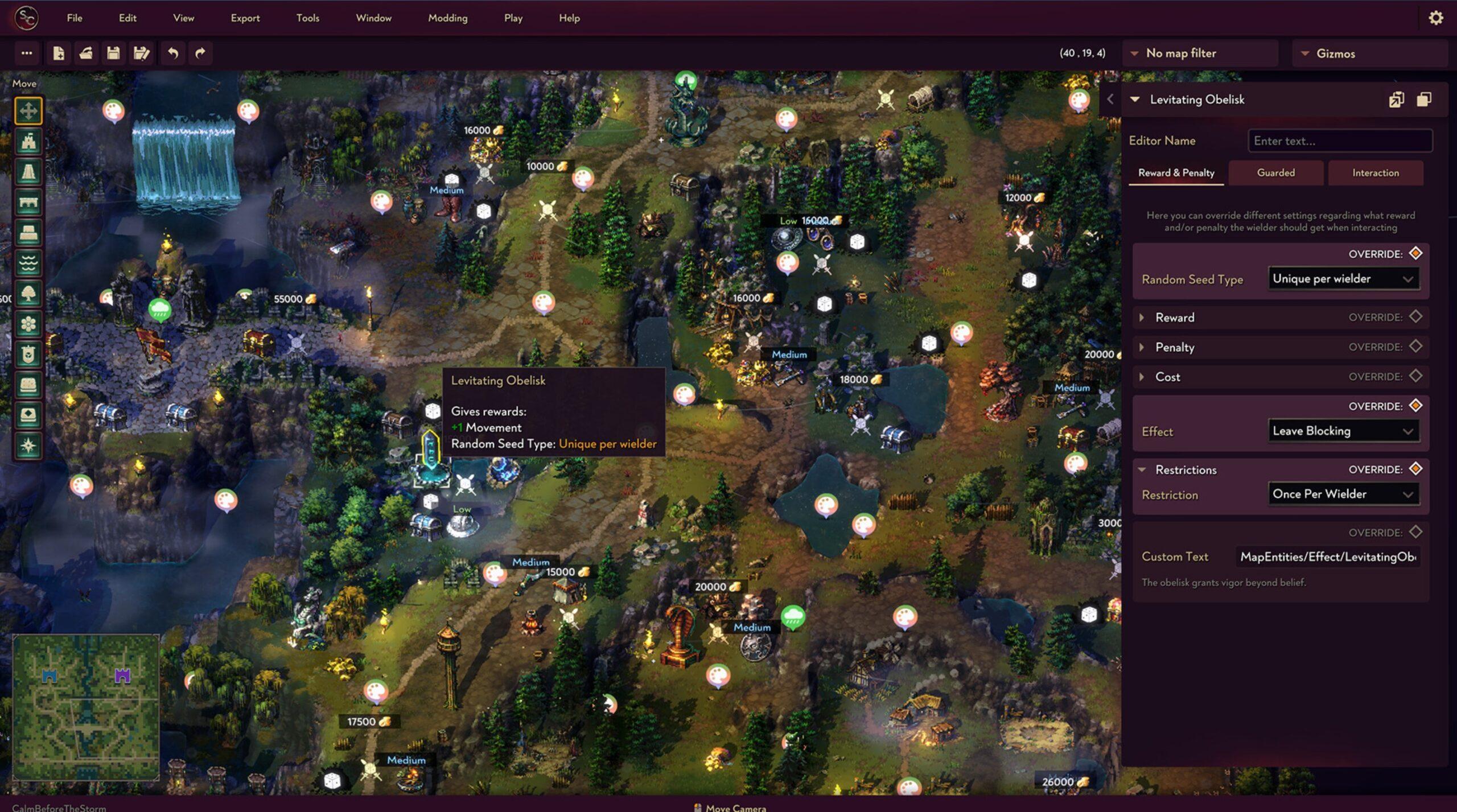Open the Tools menu
This screenshot has width=1457, height=812.
307,18
